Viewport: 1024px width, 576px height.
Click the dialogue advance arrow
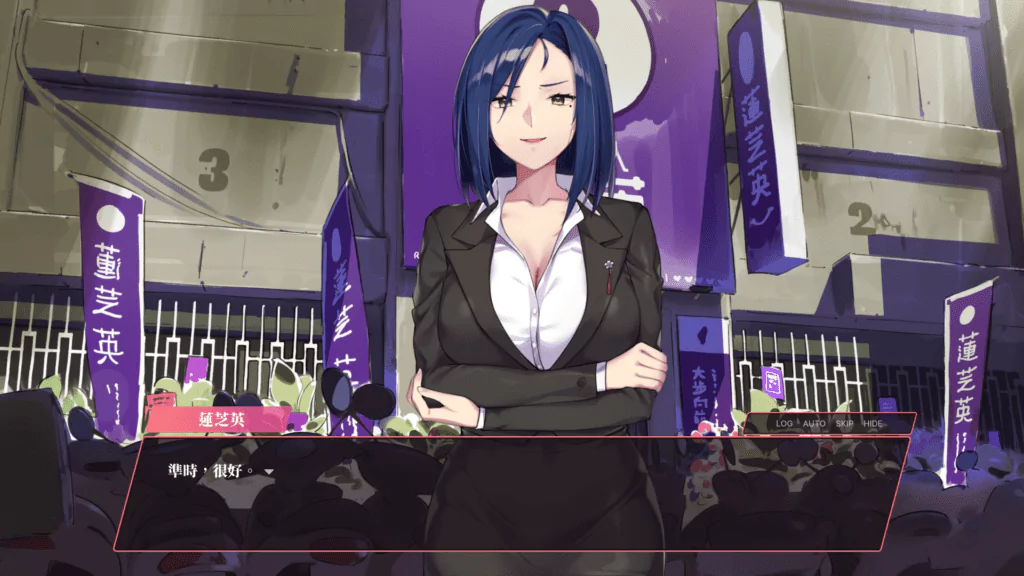tap(268, 472)
